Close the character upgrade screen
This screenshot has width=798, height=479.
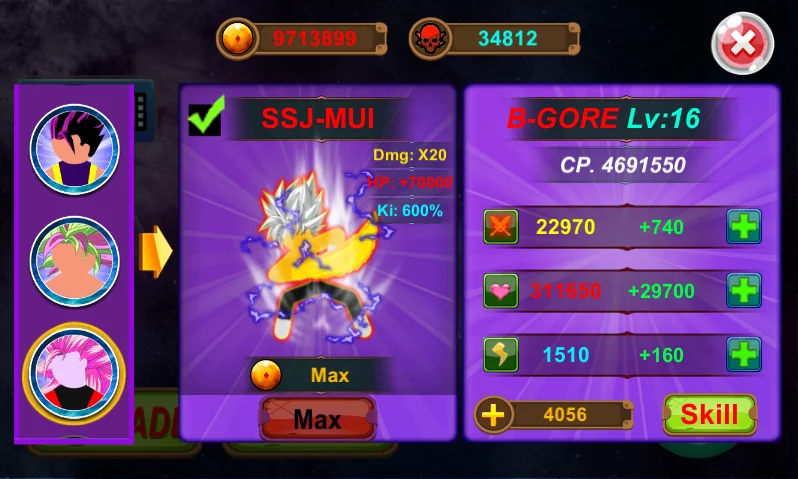pyautogui.click(x=742, y=43)
